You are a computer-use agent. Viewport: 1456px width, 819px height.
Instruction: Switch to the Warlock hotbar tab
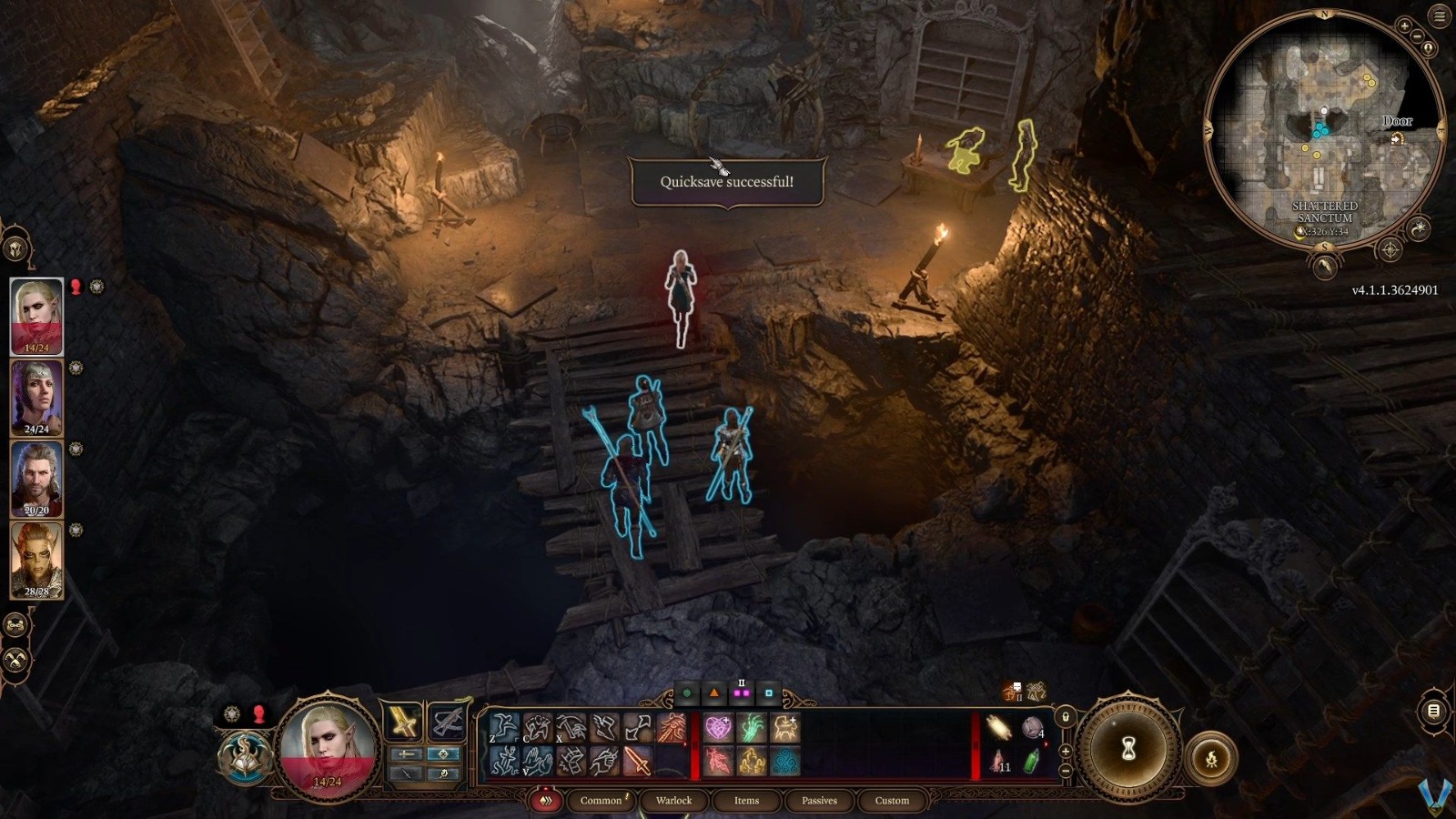pos(673,801)
